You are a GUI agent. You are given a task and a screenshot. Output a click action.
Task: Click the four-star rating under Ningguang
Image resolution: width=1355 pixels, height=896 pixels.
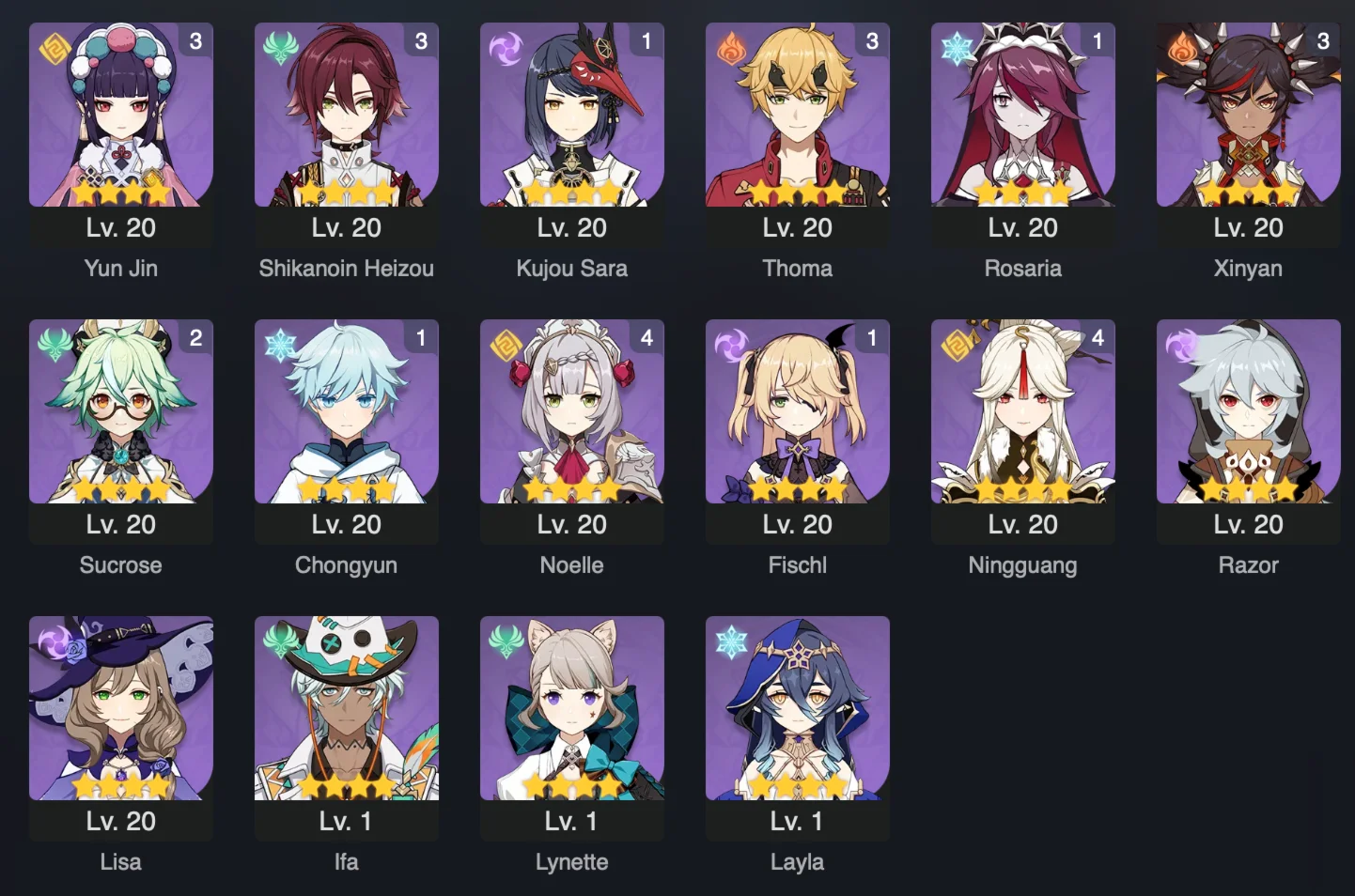point(1022,489)
